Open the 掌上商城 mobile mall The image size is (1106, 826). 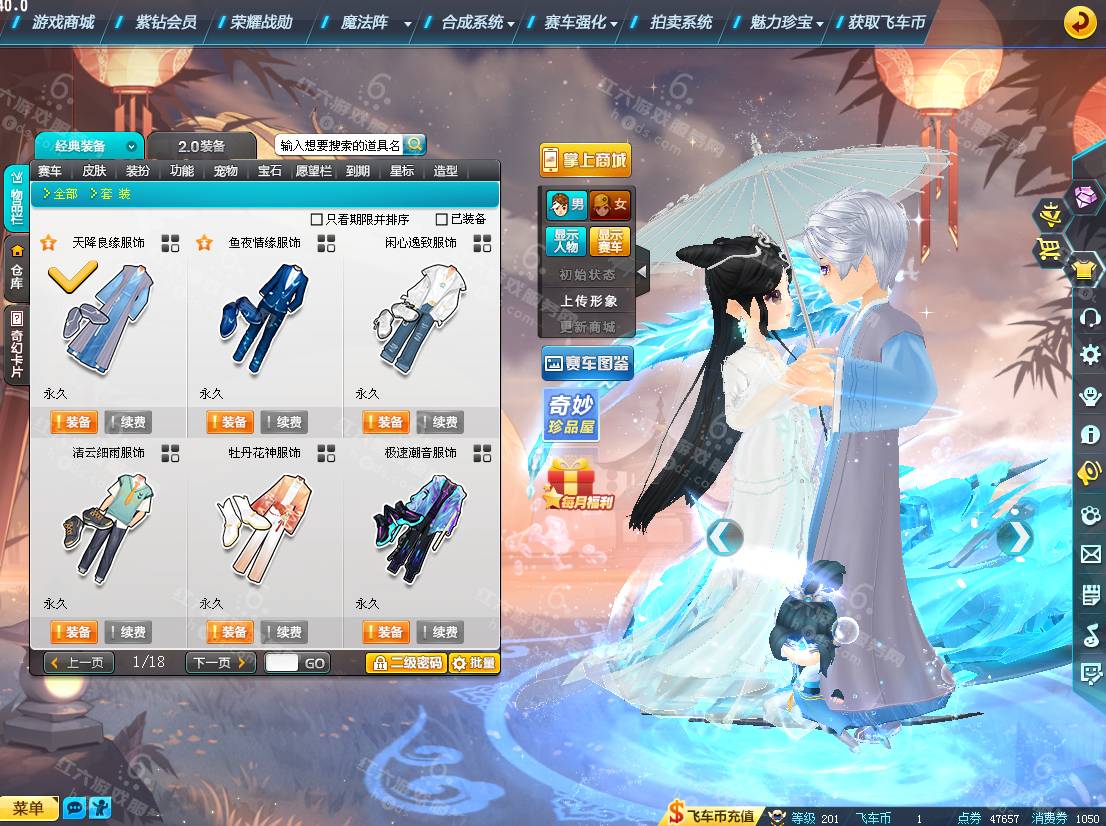(585, 160)
